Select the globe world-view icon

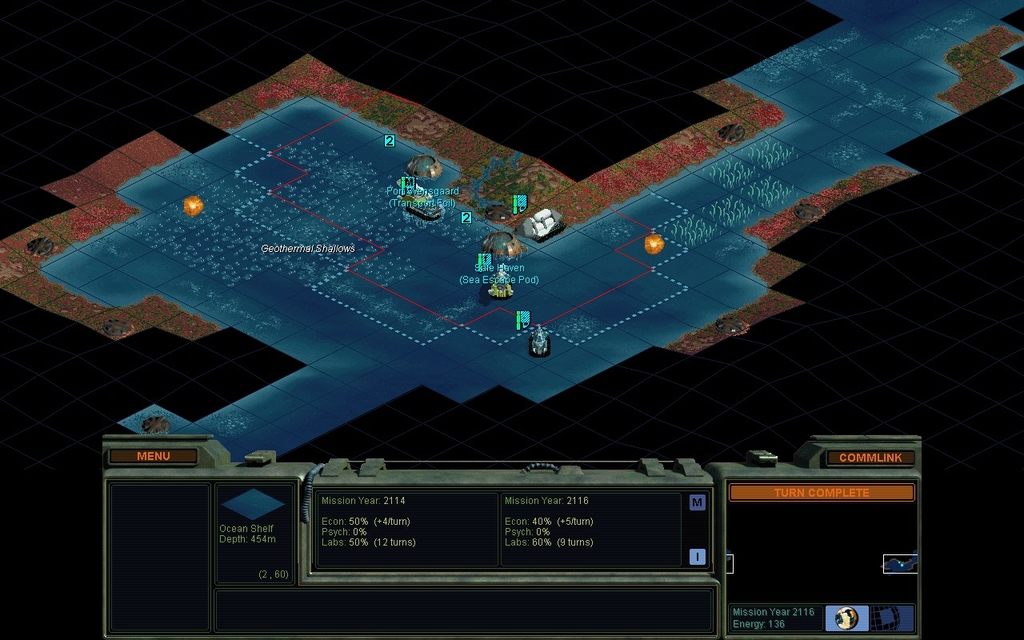tap(846, 617)
